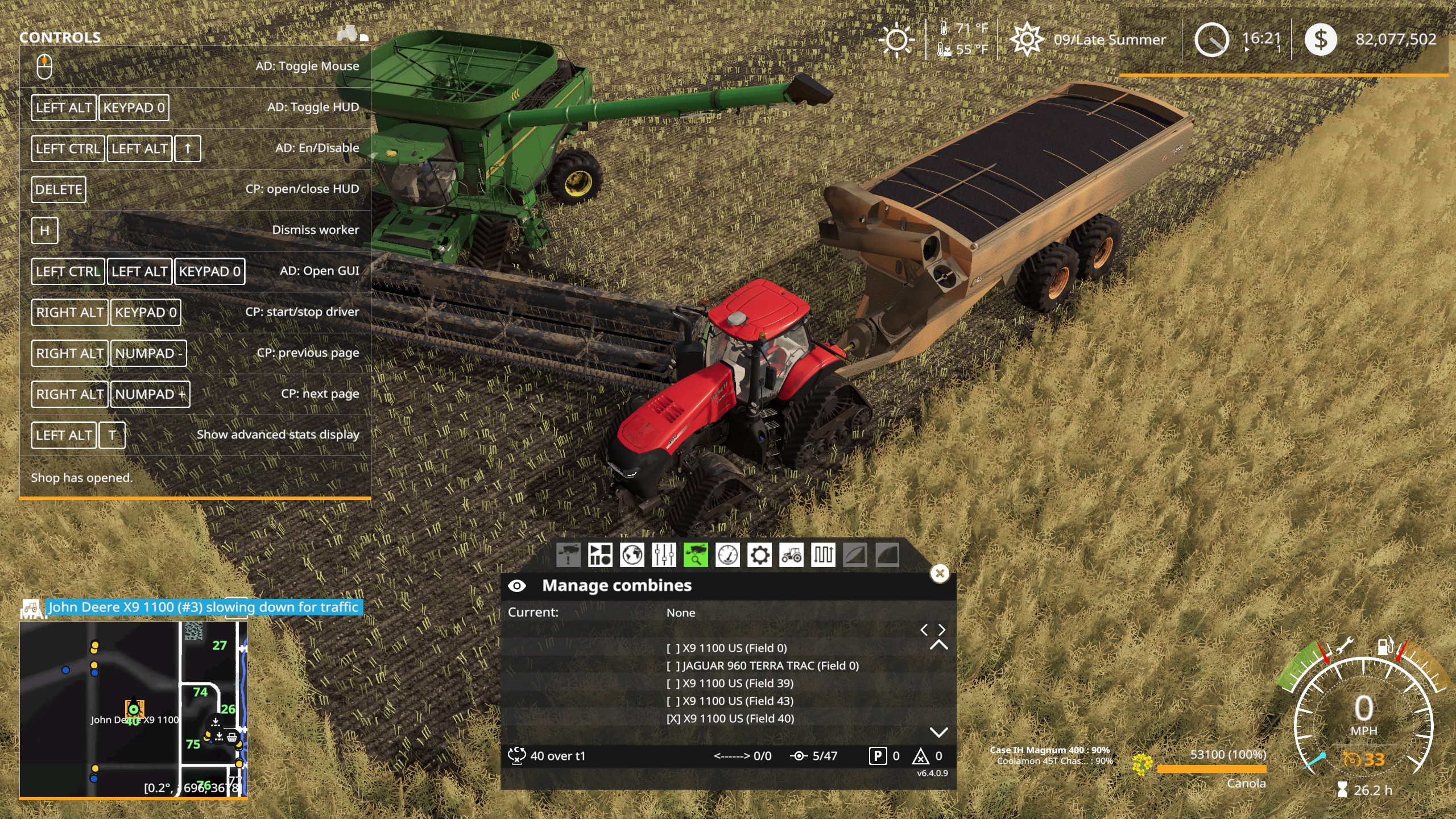
Task: Switch to the play routes tab in the icon row
Action: pyautogui.click(x=599, y=555)
